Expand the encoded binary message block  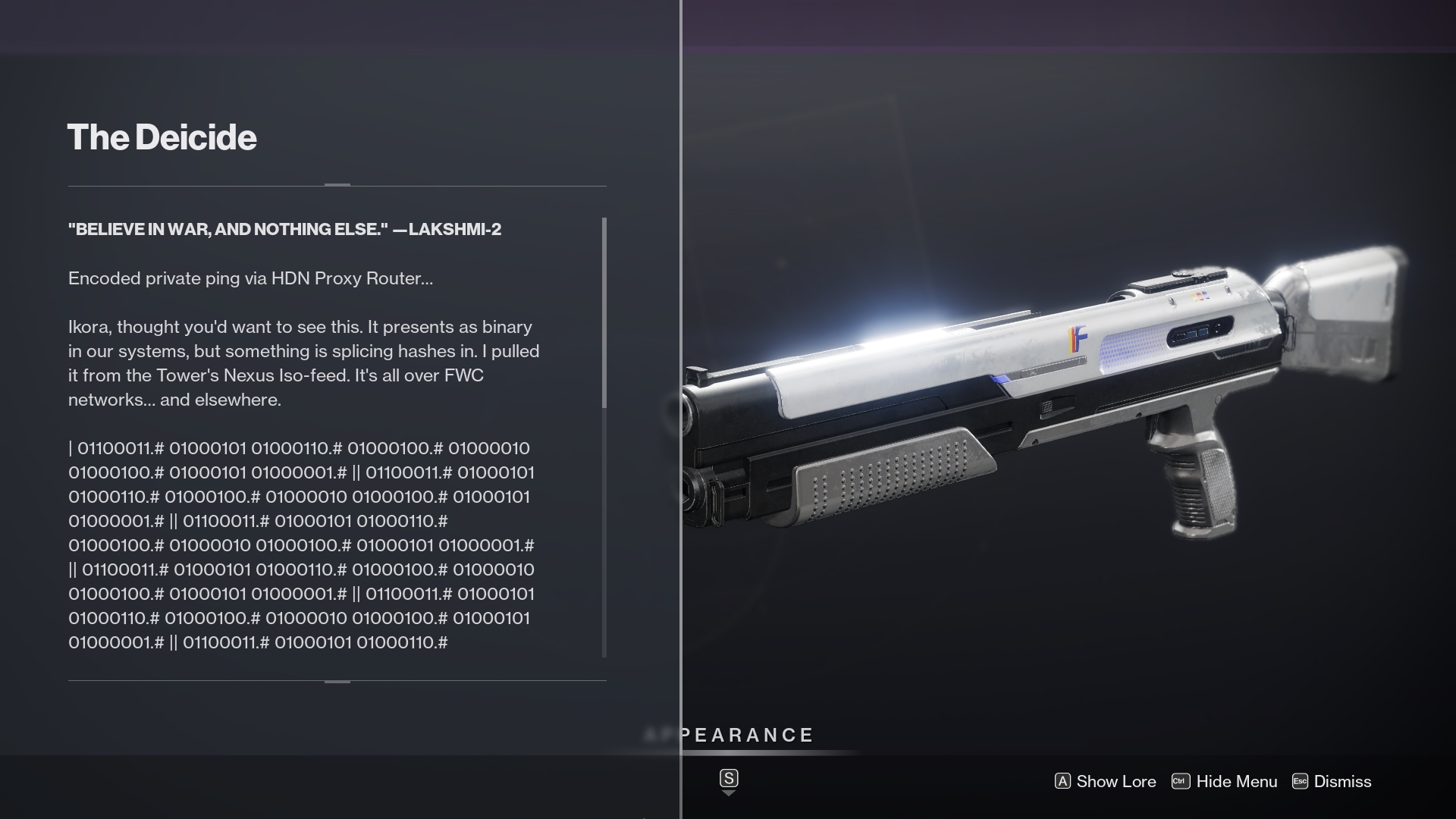[x=303, y=546]
